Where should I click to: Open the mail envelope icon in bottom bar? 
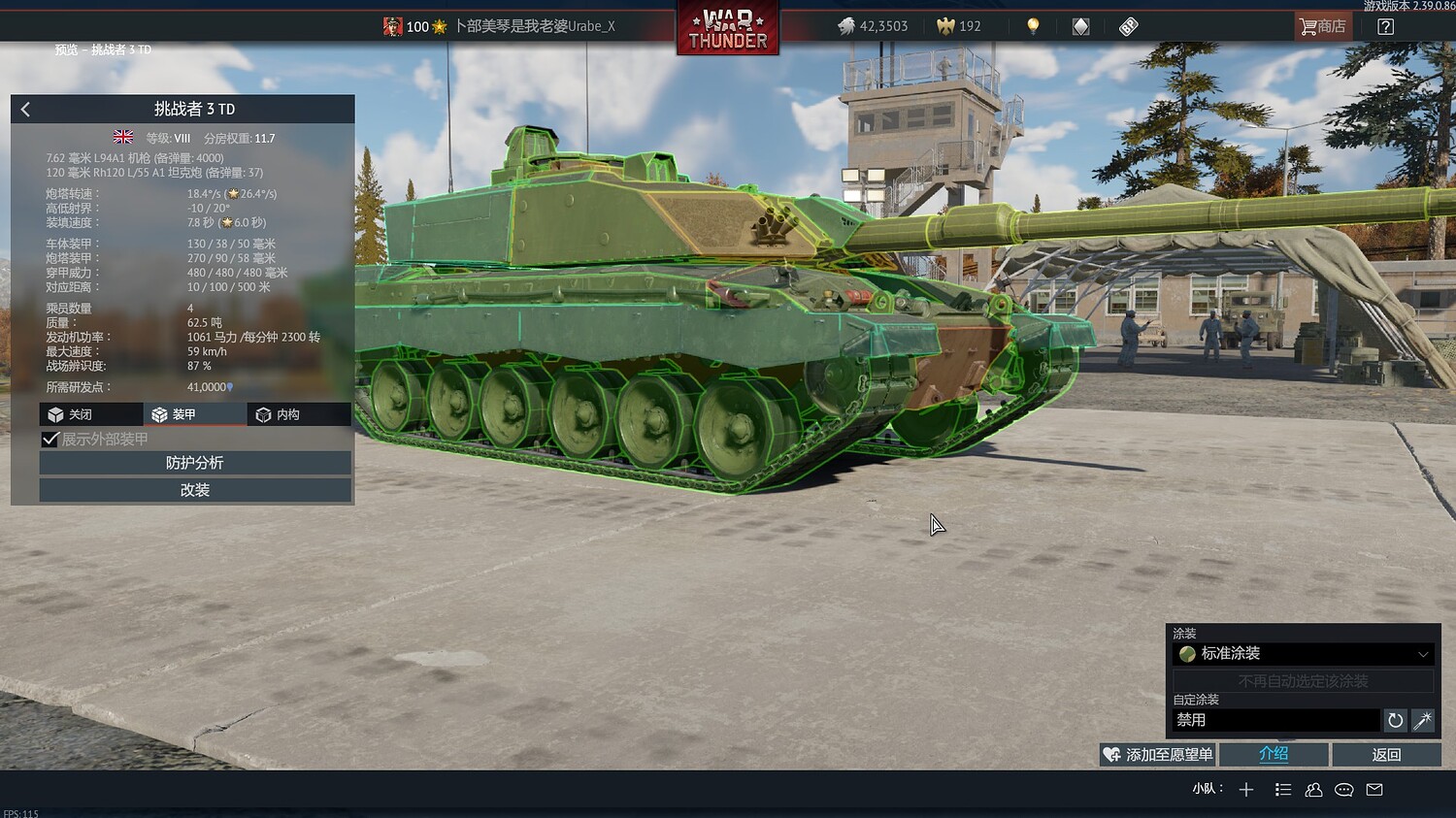pos(1373,790)
